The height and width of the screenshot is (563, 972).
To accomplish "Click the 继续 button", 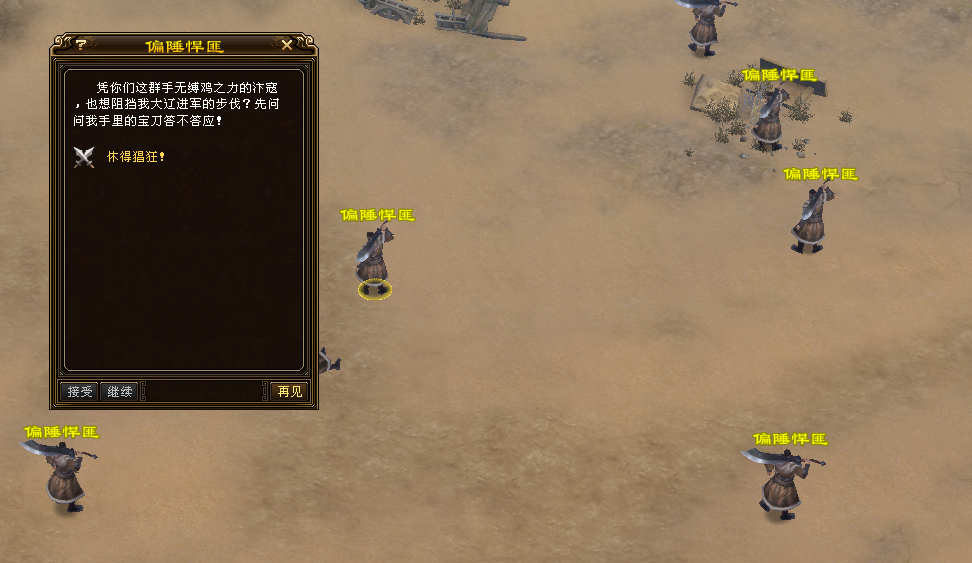I will pyautogui.click(x=120, y=391).
